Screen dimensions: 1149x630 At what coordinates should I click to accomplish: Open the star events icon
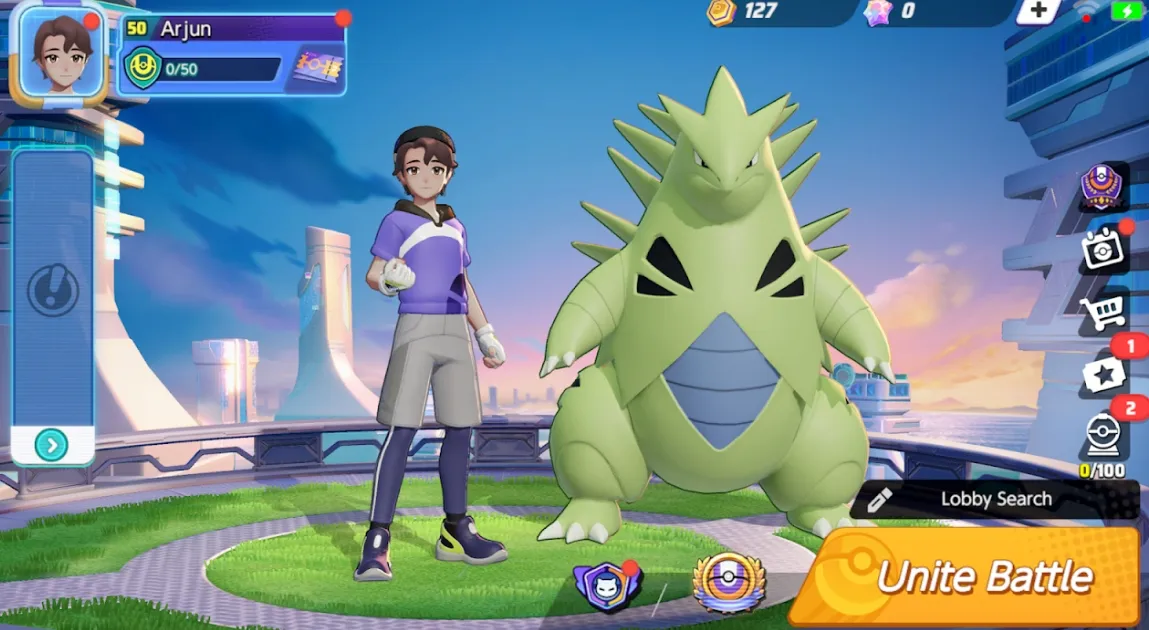click(x=1103, y=375)
